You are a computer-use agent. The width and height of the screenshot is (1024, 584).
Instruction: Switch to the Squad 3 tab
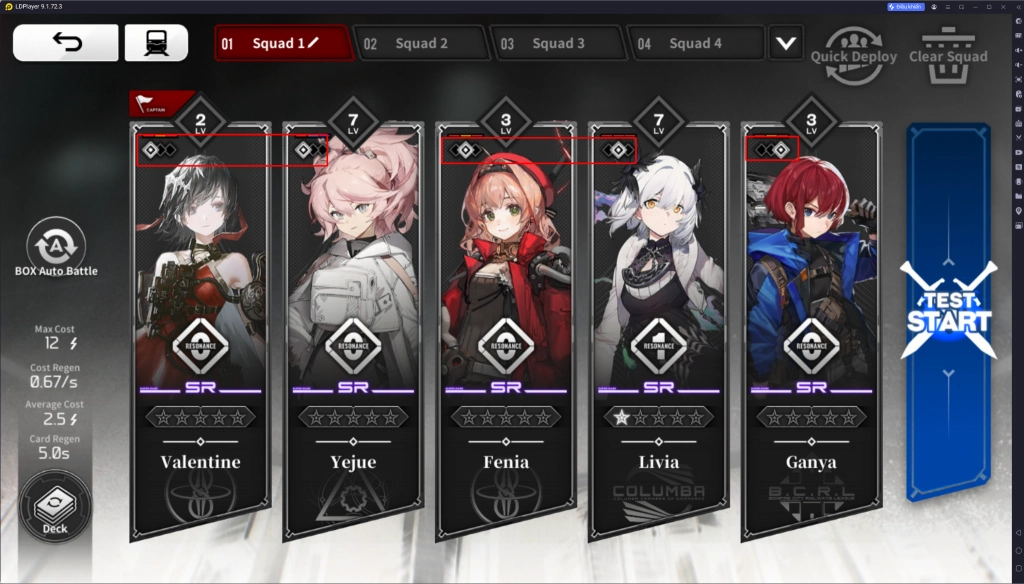[557, 44]
